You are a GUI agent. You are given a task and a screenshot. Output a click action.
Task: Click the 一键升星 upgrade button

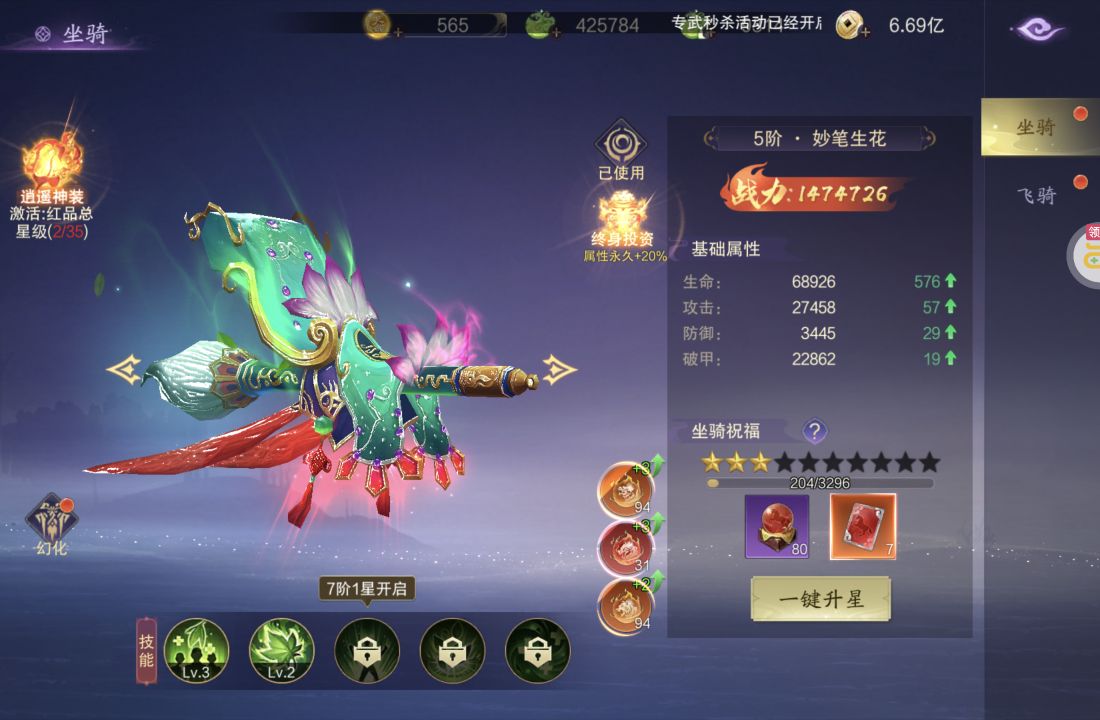820,599
